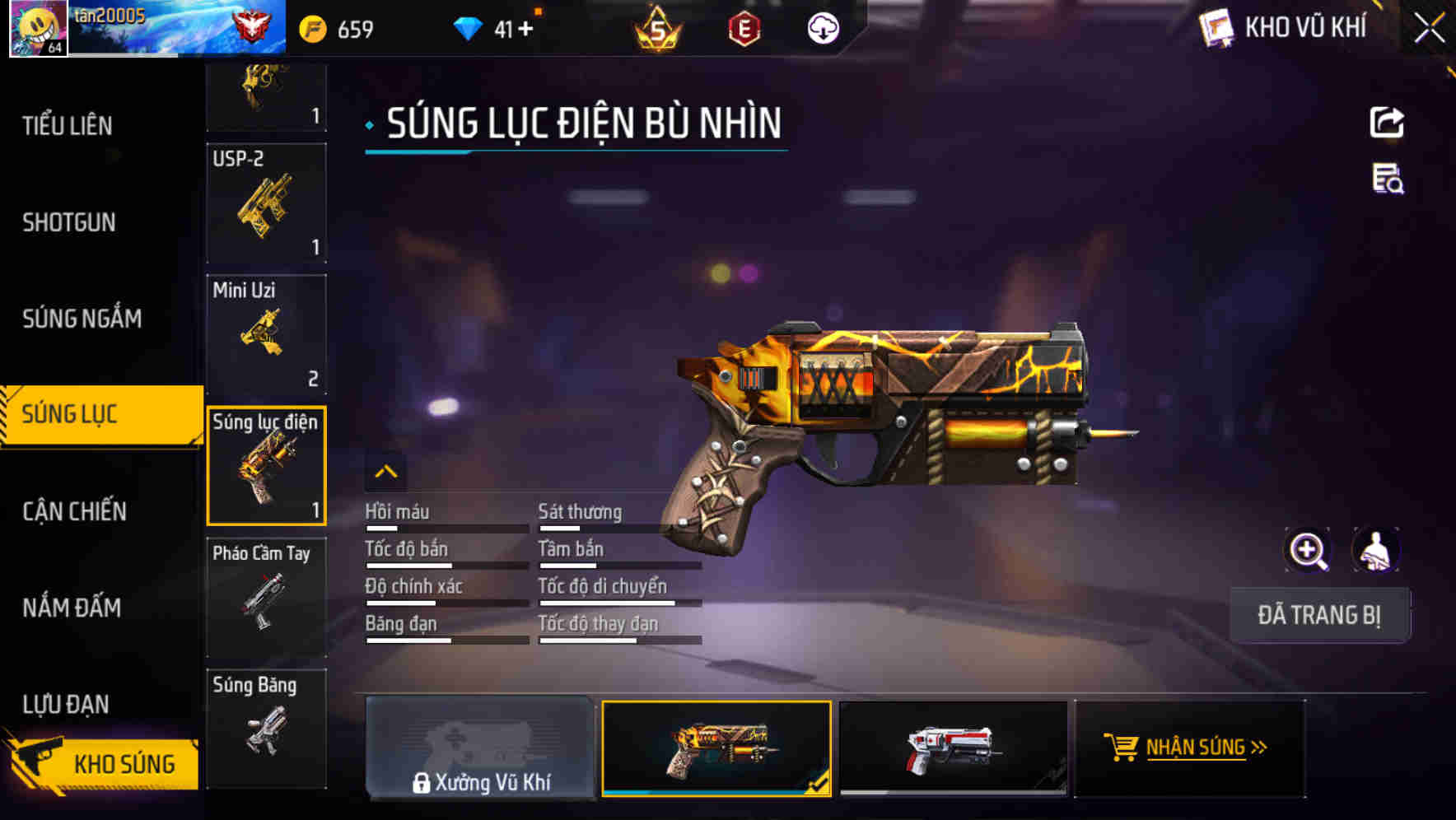Click the cart icon on Nhận Súng
This screenshot has height=820, width=1456.
click(x=1122, y=748)
